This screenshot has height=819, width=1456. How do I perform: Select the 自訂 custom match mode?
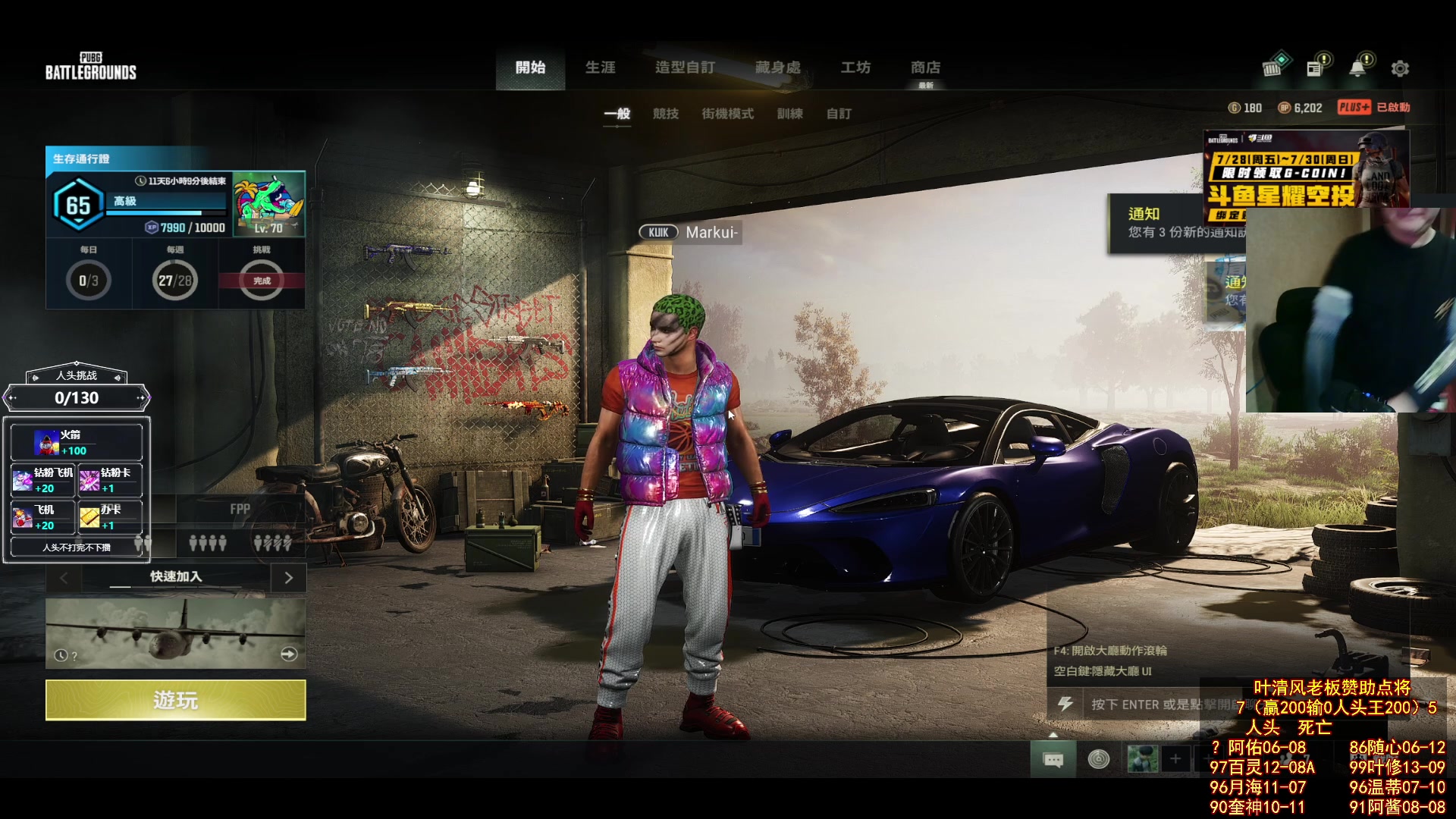838,114
